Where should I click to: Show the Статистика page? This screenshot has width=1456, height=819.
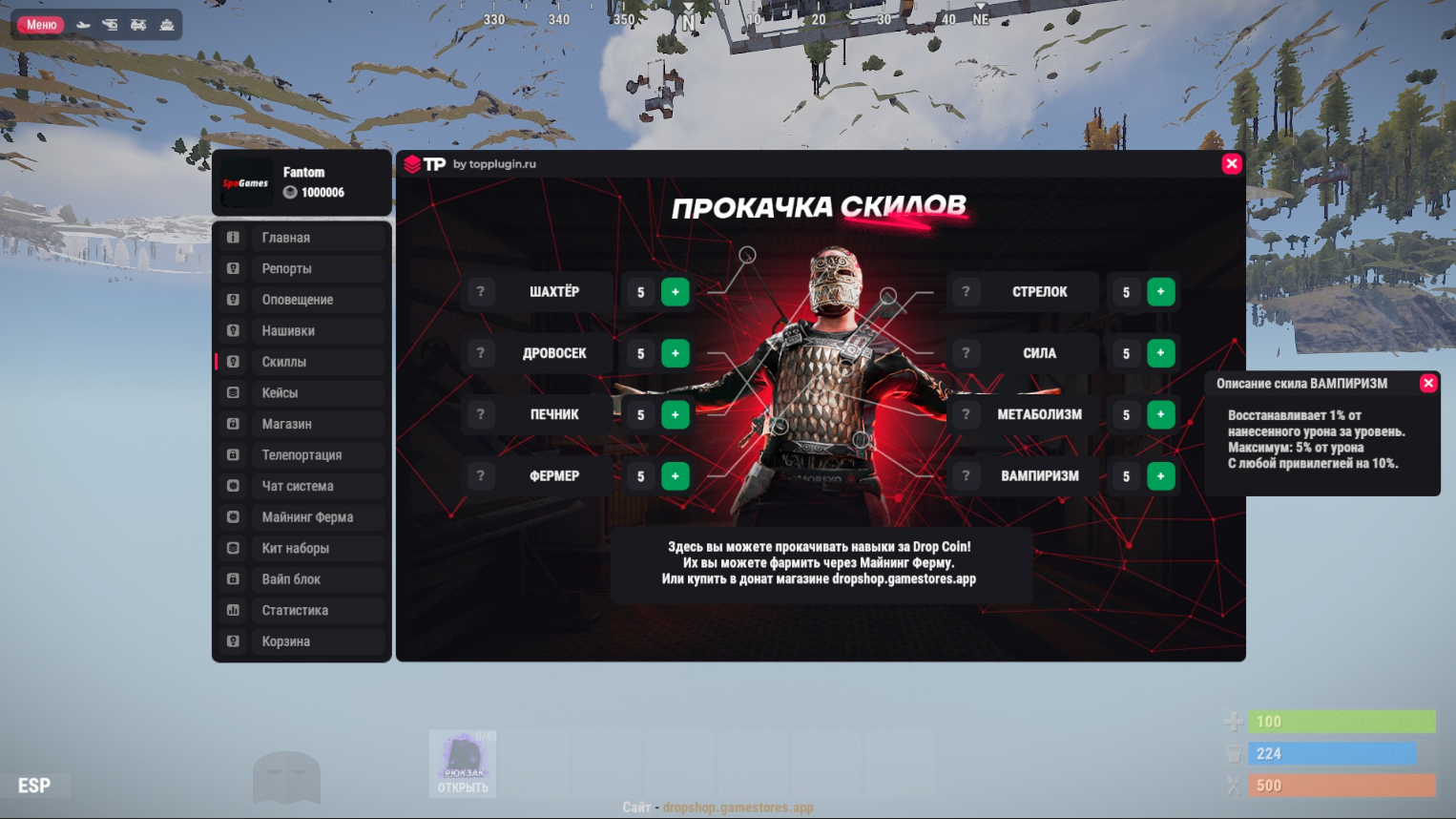click(x=302, y=611)
